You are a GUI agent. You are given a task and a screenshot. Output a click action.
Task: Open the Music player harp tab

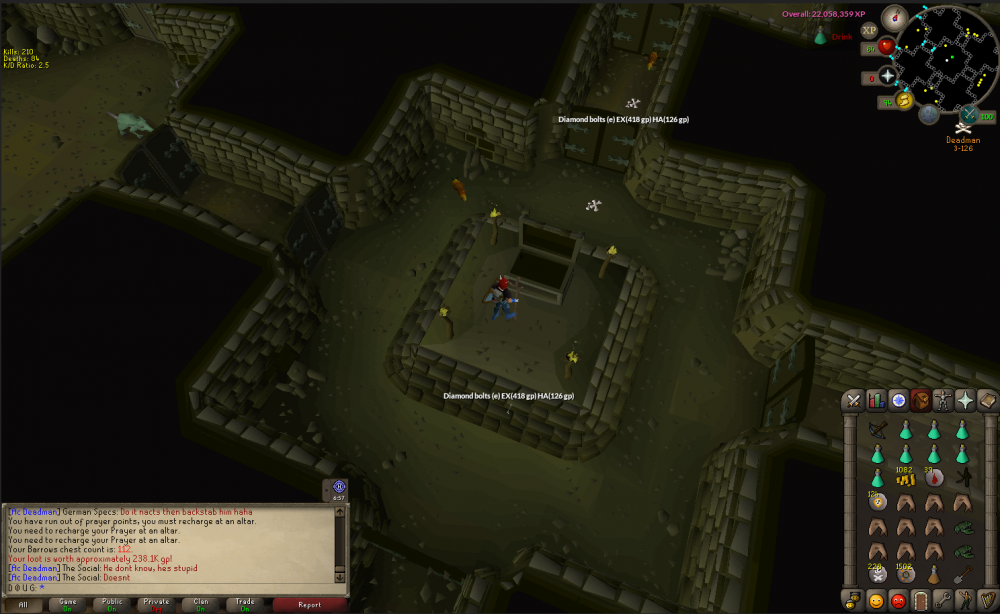coord(987,600)
